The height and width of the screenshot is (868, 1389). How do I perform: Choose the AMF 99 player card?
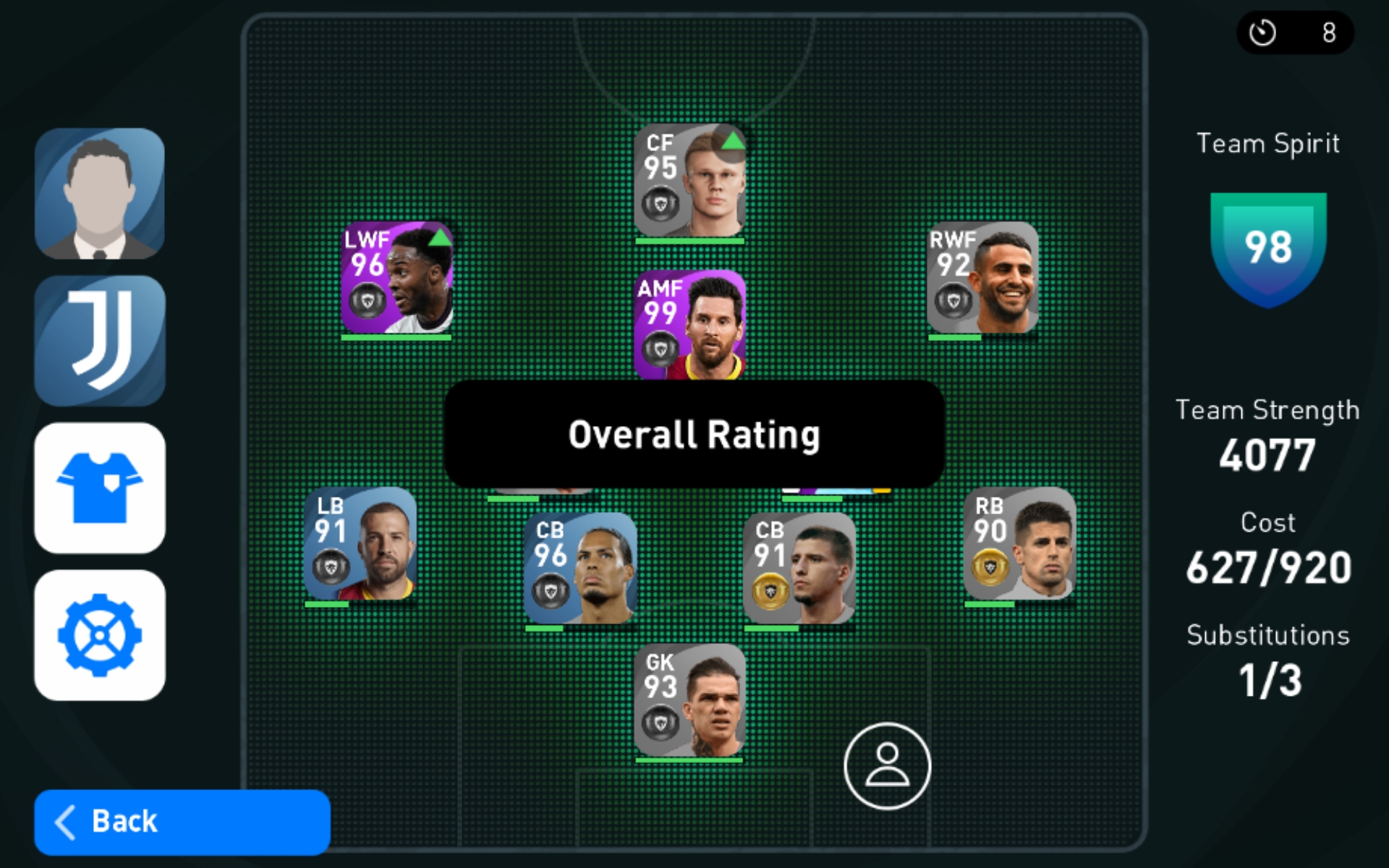[x=689, y=325]
